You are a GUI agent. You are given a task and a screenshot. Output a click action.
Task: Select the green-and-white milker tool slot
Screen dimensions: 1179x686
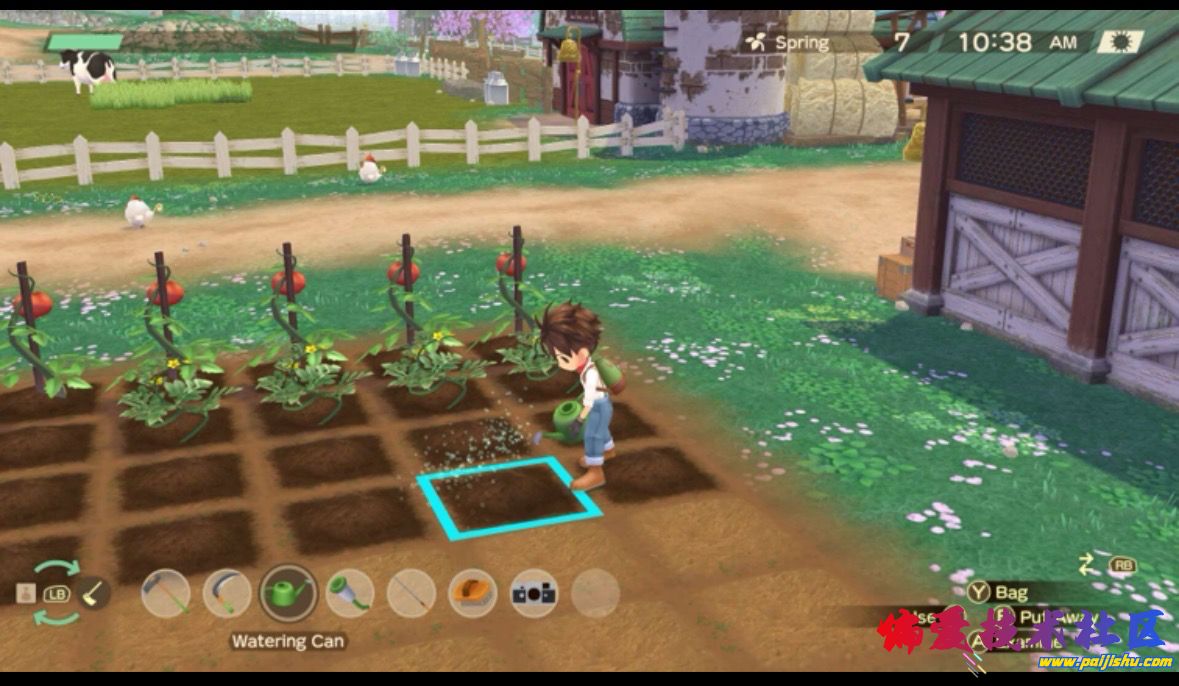point(350,594)
